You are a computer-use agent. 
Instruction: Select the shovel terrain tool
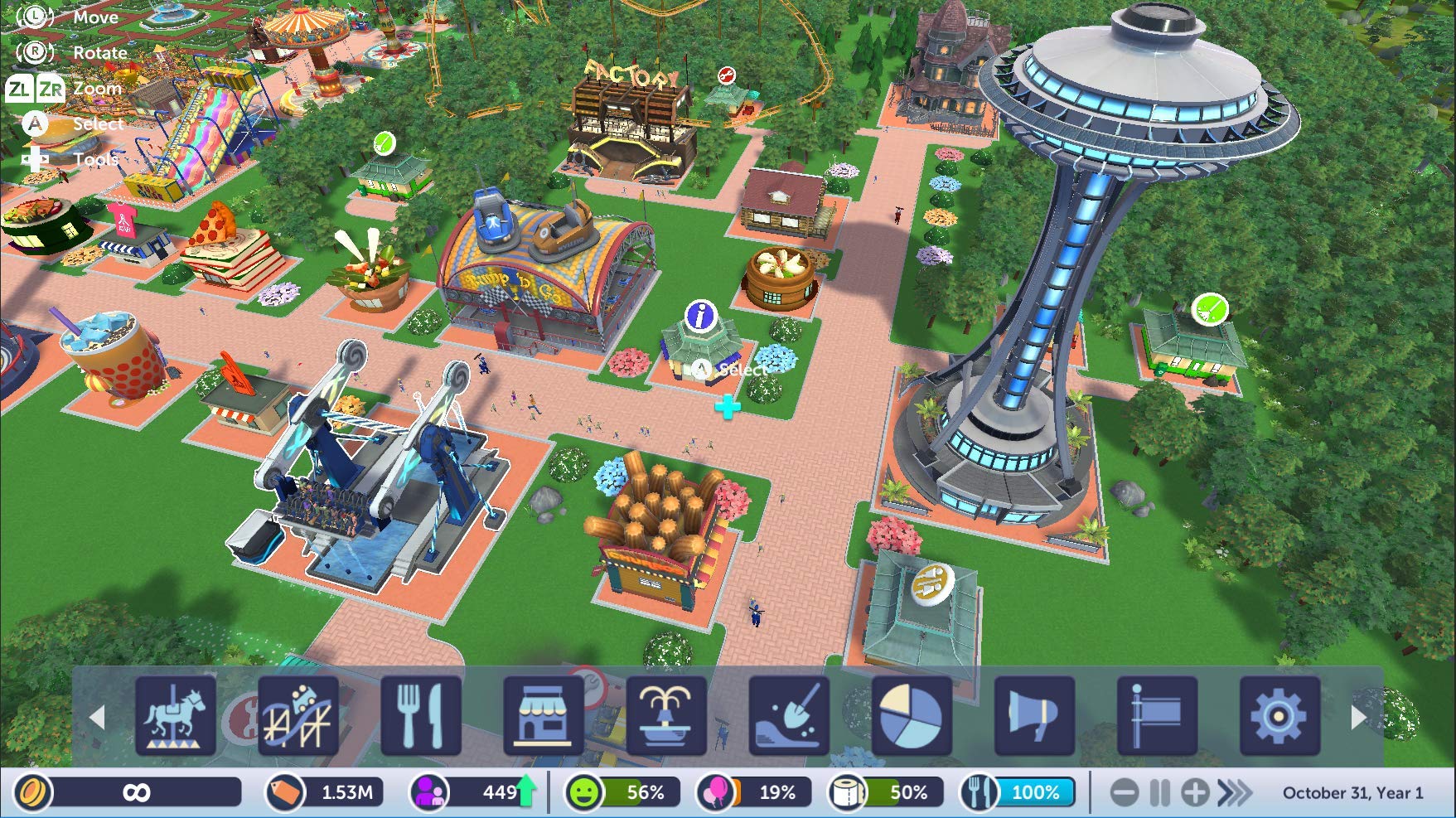tap(789, 715)
